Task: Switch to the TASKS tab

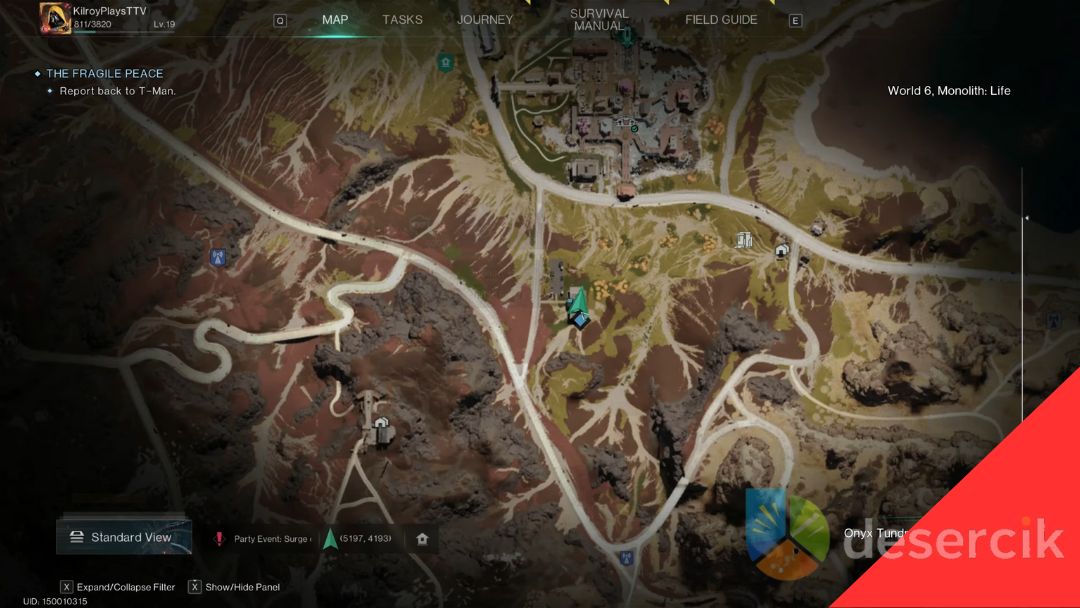Action: [402, 20]
